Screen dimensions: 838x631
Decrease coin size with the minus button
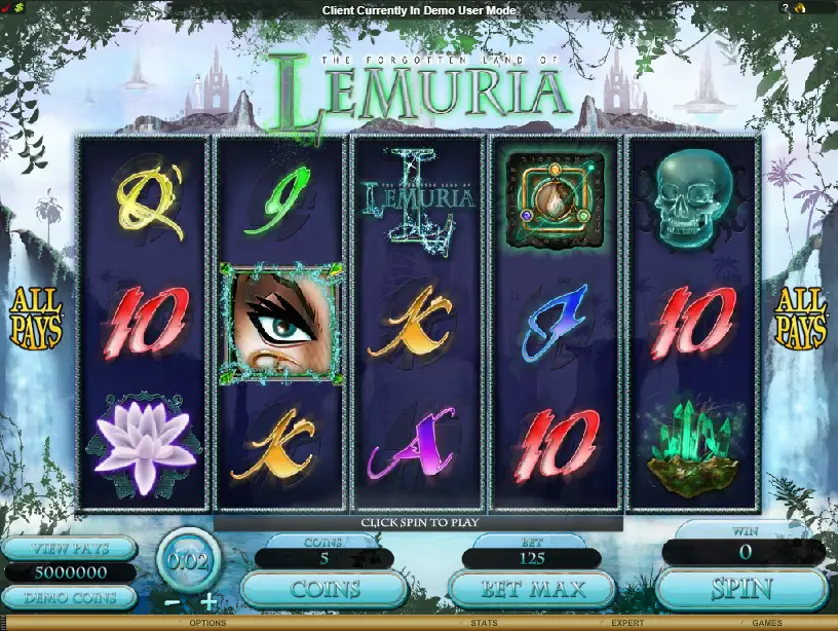[172, 602]
